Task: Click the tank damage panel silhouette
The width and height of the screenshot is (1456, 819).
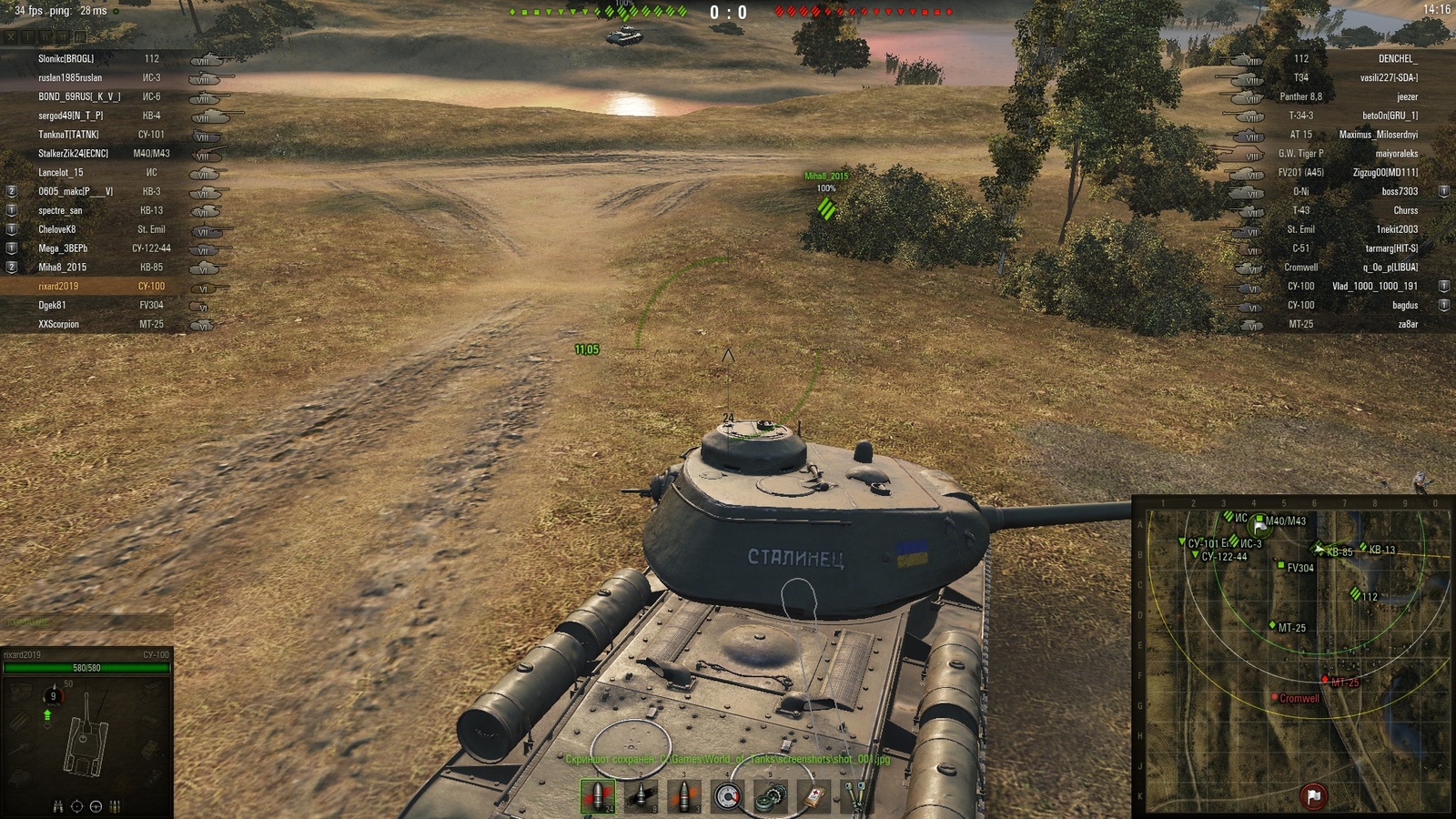Action: click(86, 743)
